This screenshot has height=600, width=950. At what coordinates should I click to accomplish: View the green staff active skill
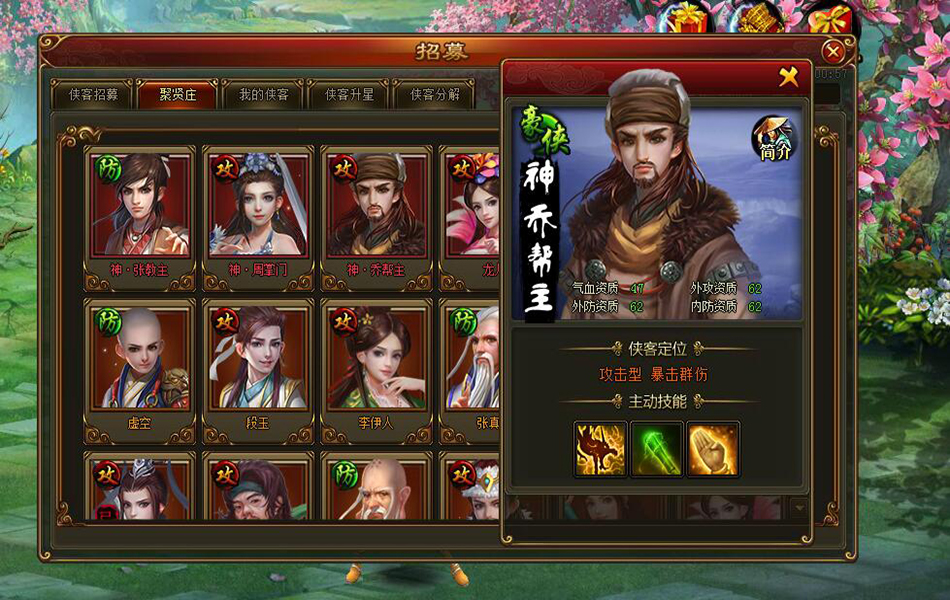tap(657, 449)
